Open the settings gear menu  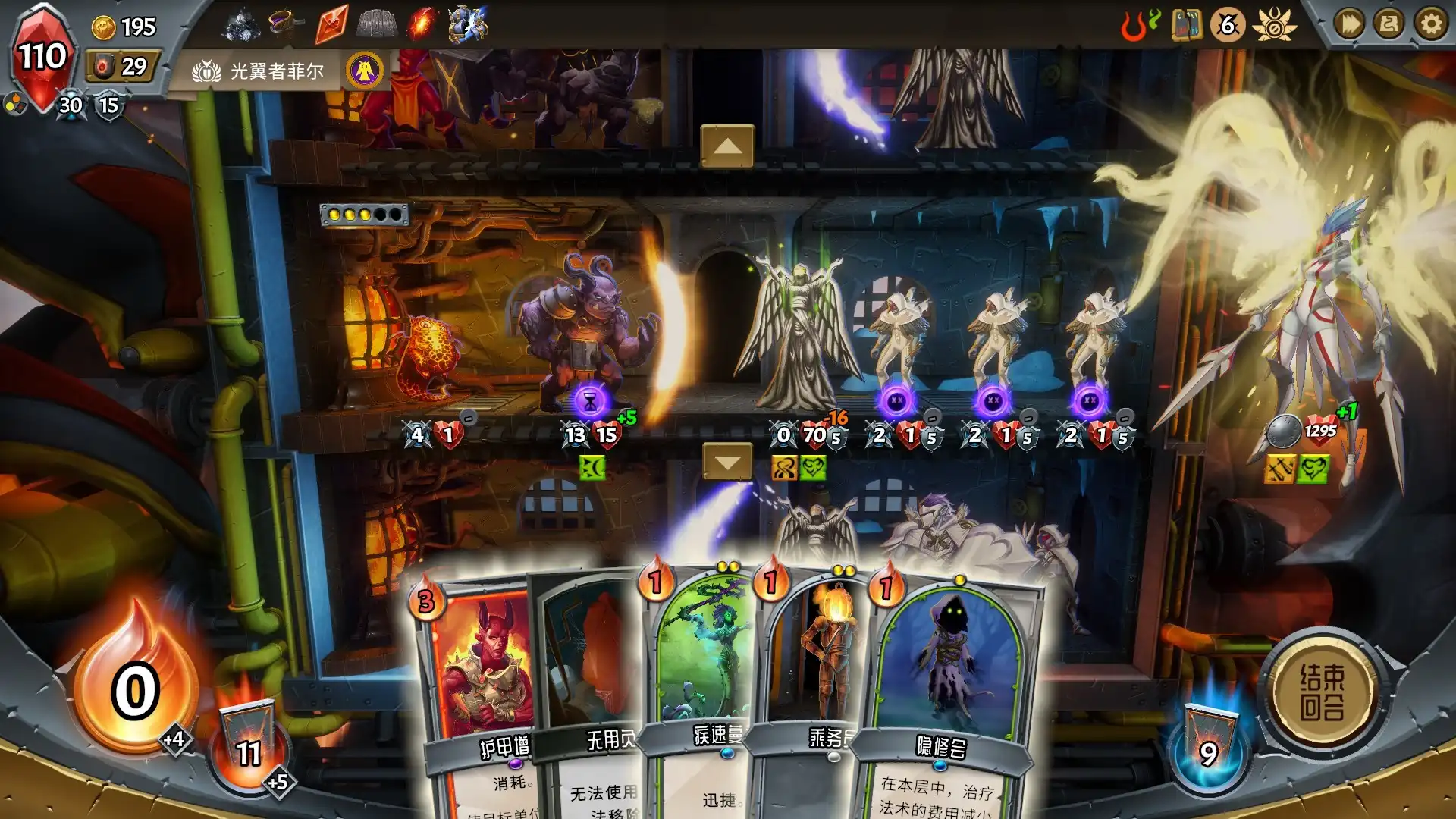pyautogui.click(x=1432, y=24)
